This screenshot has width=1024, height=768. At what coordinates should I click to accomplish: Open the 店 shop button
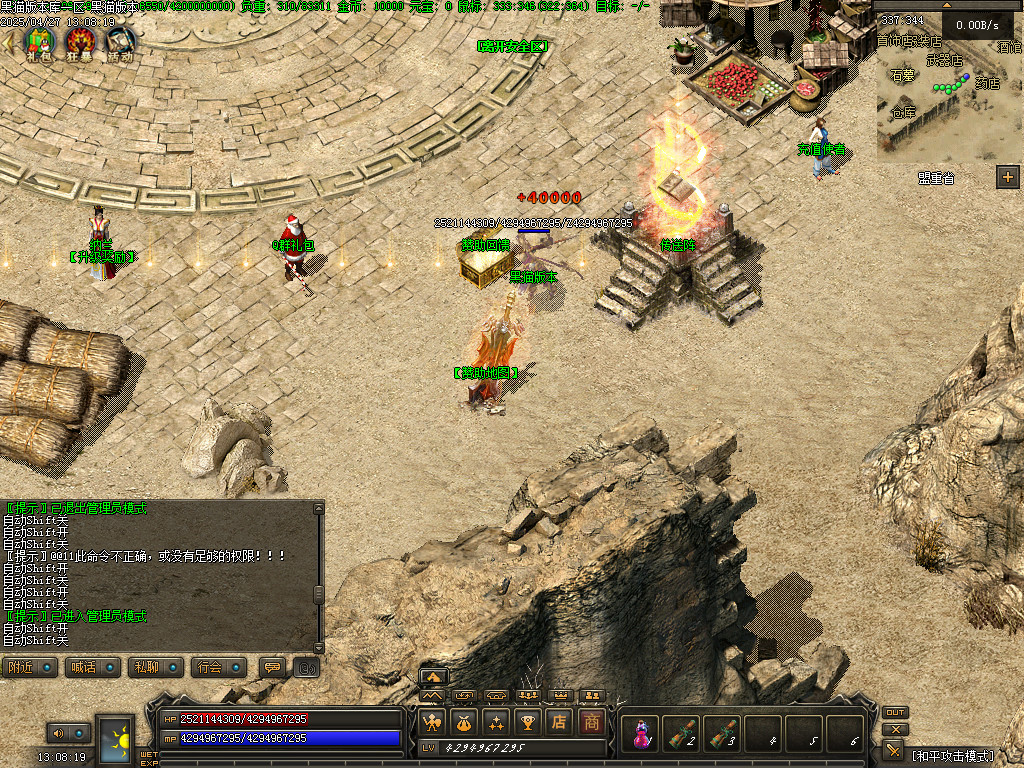point(560,722)
